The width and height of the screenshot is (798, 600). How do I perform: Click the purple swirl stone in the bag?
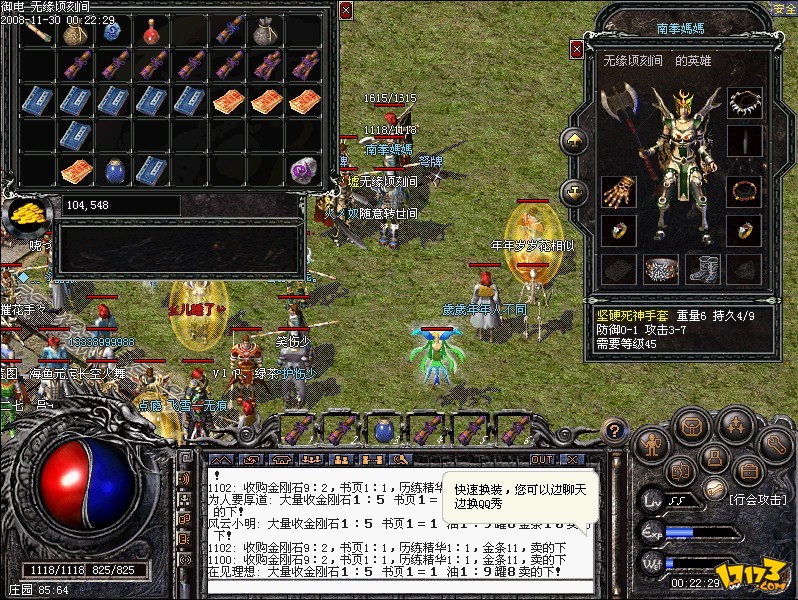pos(303,170)
